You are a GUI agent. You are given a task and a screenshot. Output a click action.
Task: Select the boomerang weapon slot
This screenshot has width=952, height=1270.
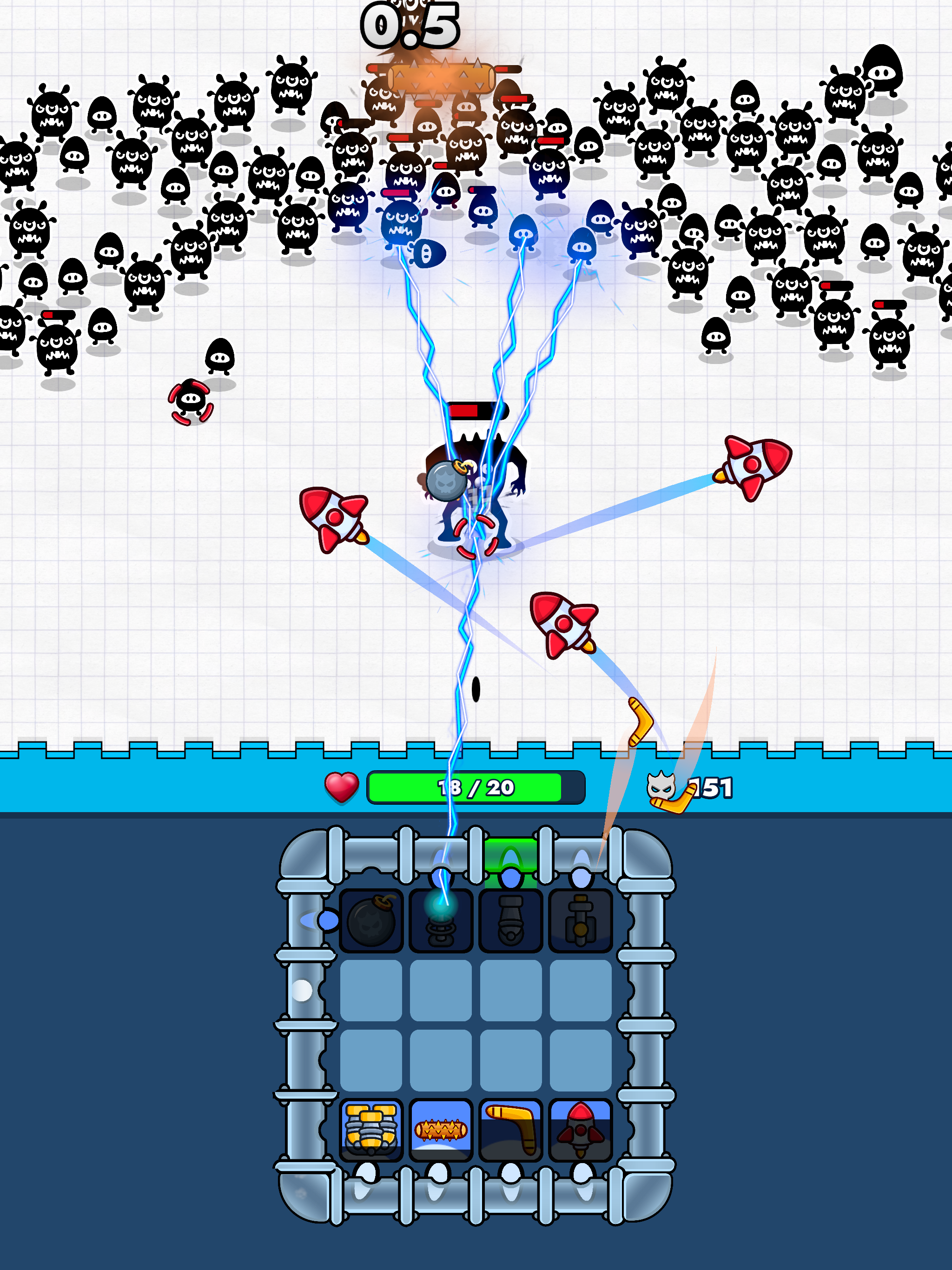pos(510,1130)
